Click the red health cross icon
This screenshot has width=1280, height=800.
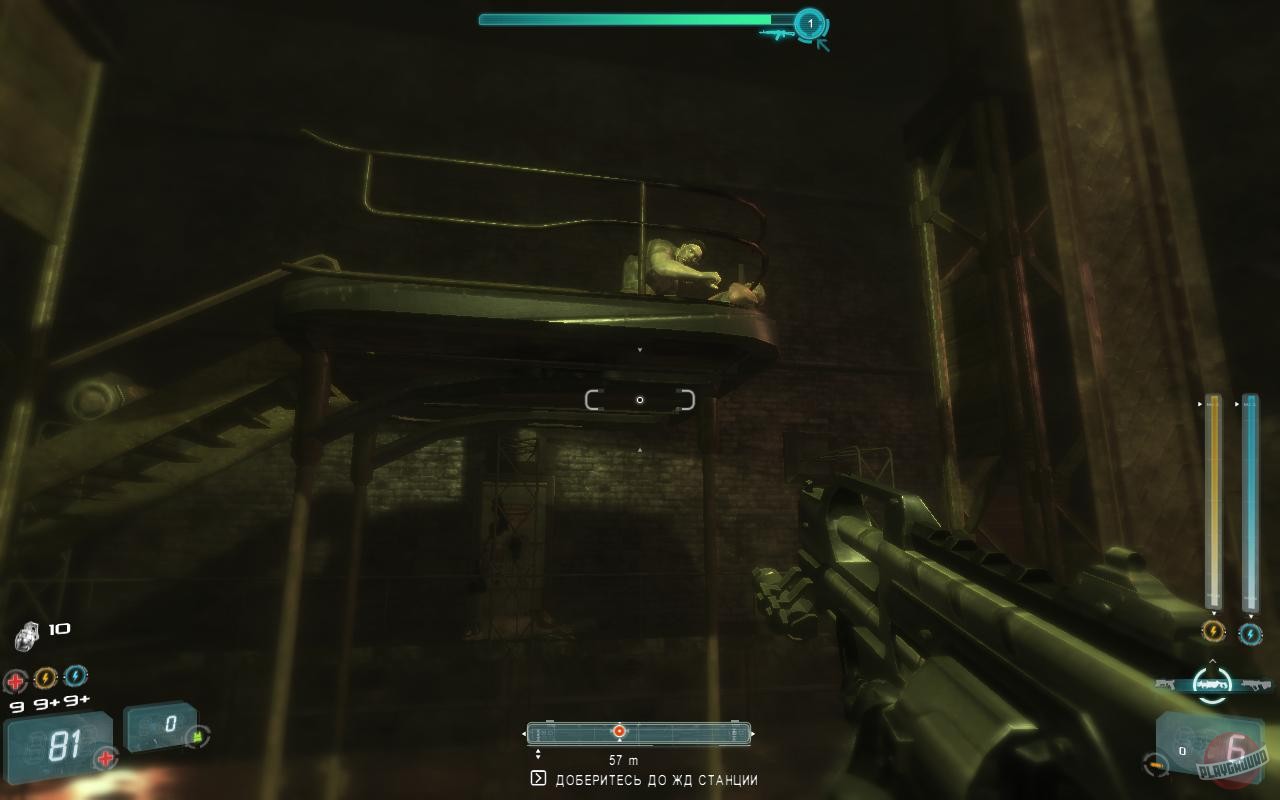coord(14,679)
